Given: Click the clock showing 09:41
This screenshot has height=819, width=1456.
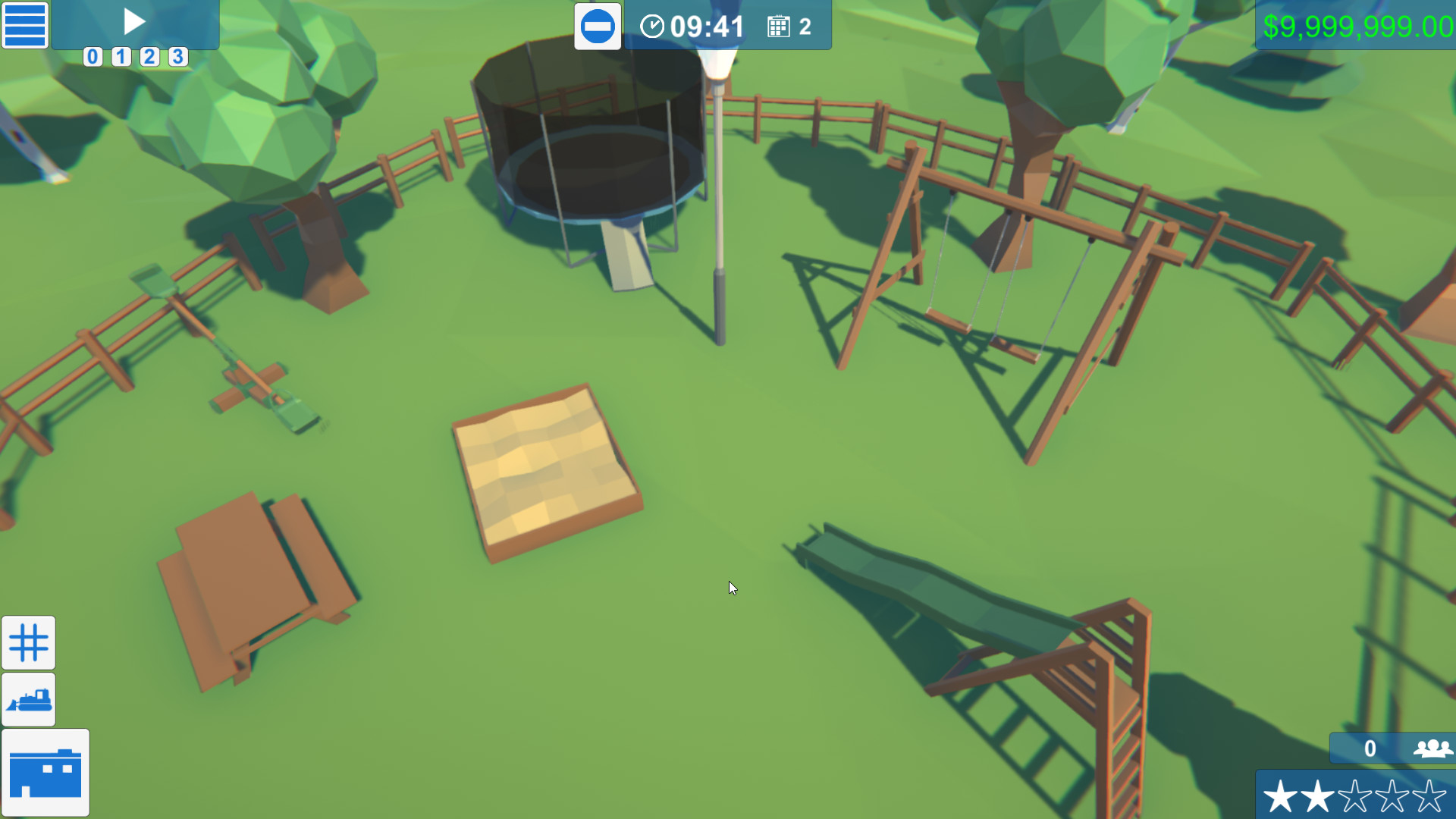Looking at the screenshot, I should 694,27.
